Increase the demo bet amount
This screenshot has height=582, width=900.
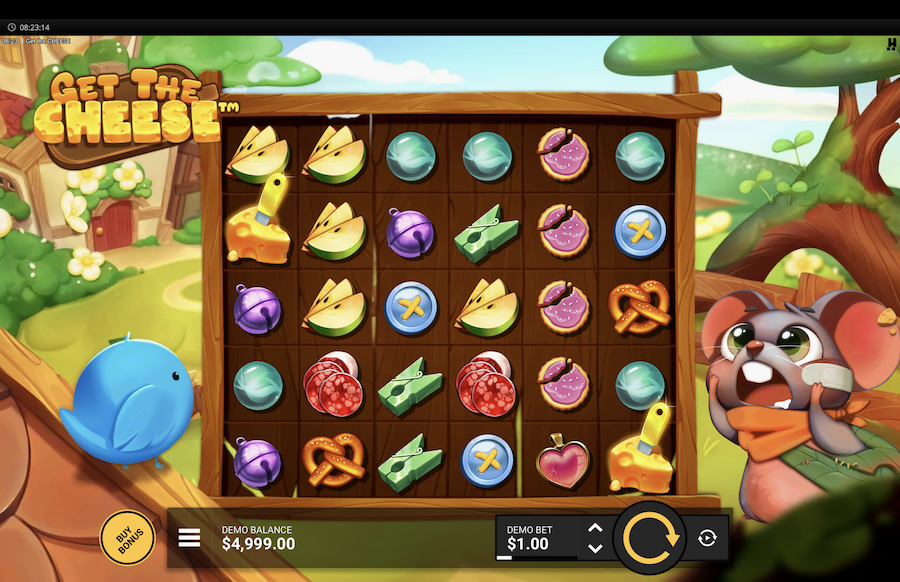pos(595,528)
